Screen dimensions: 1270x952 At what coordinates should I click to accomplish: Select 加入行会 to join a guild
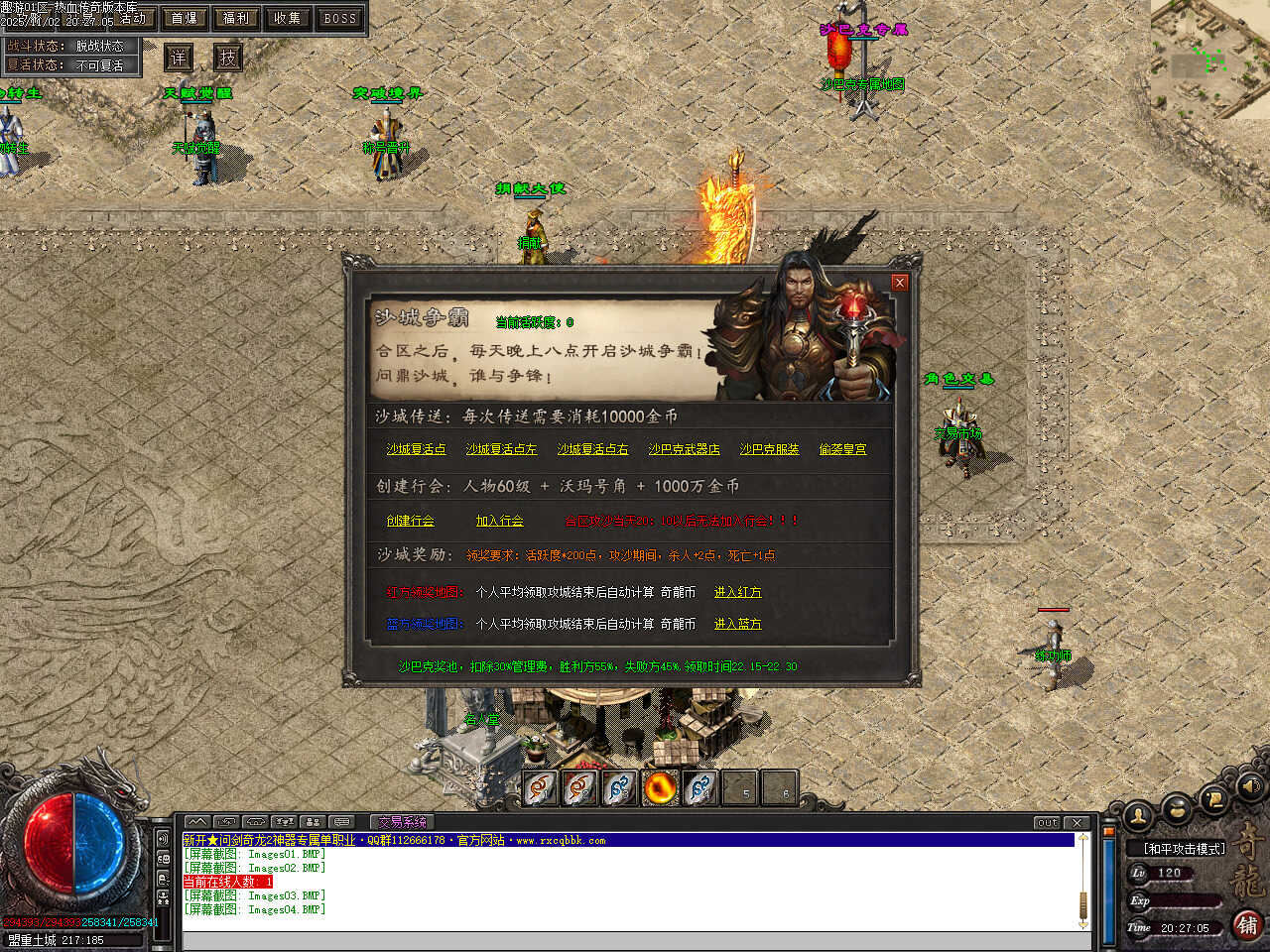pyautogui.click(x=499, y=521)
